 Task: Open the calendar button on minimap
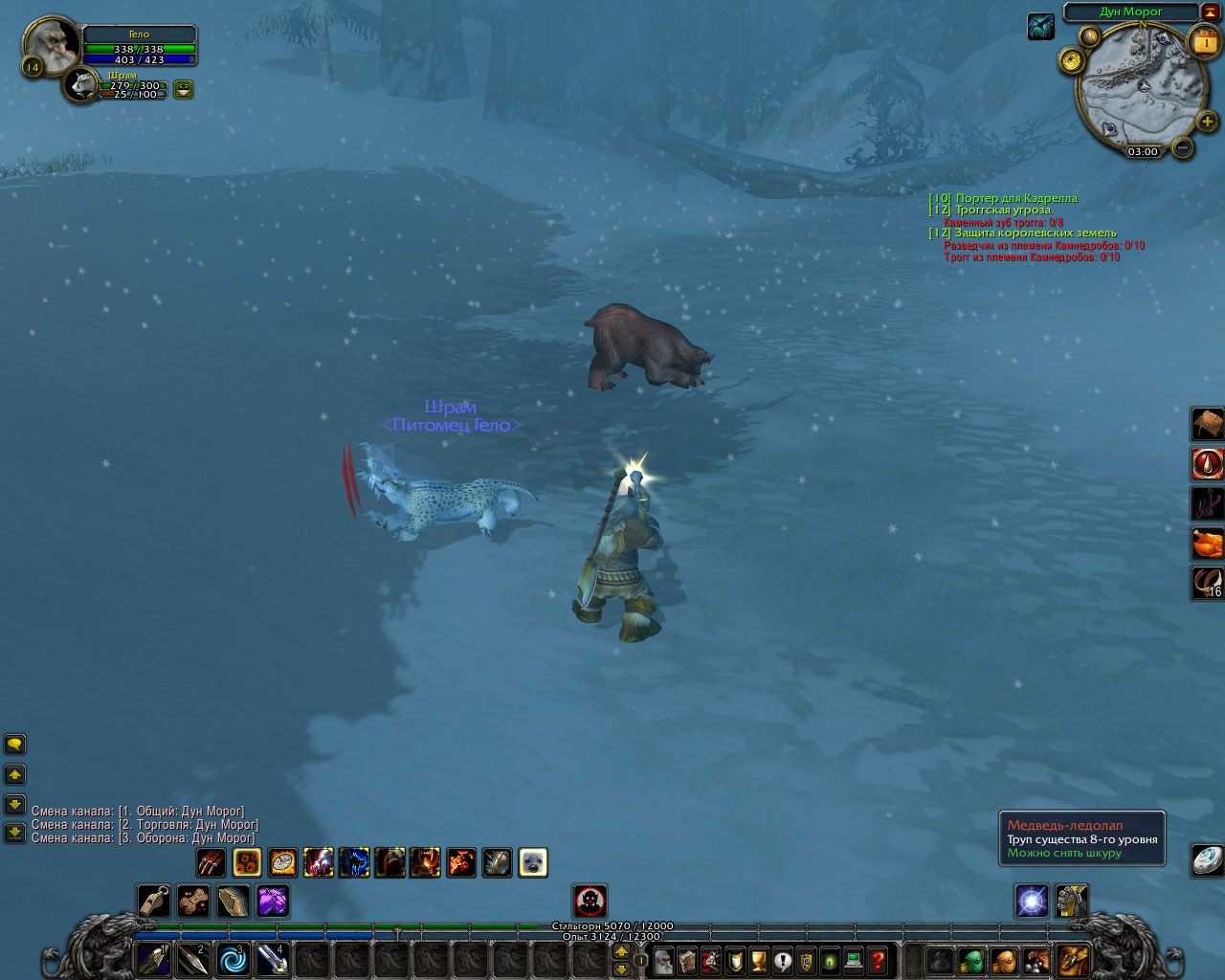(1204, 42)
